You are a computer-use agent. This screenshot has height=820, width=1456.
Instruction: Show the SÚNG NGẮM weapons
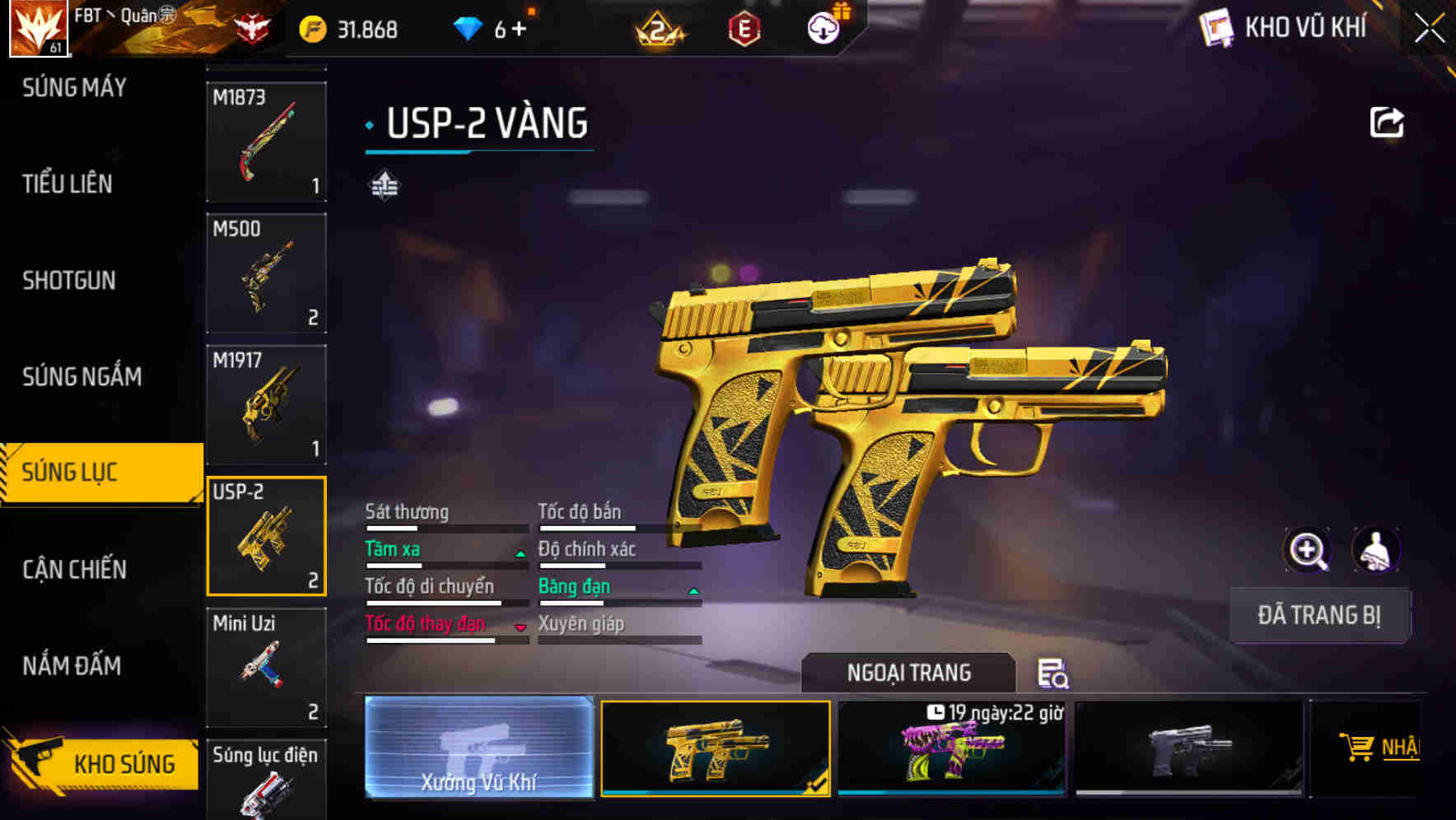(x=82, y=376)
